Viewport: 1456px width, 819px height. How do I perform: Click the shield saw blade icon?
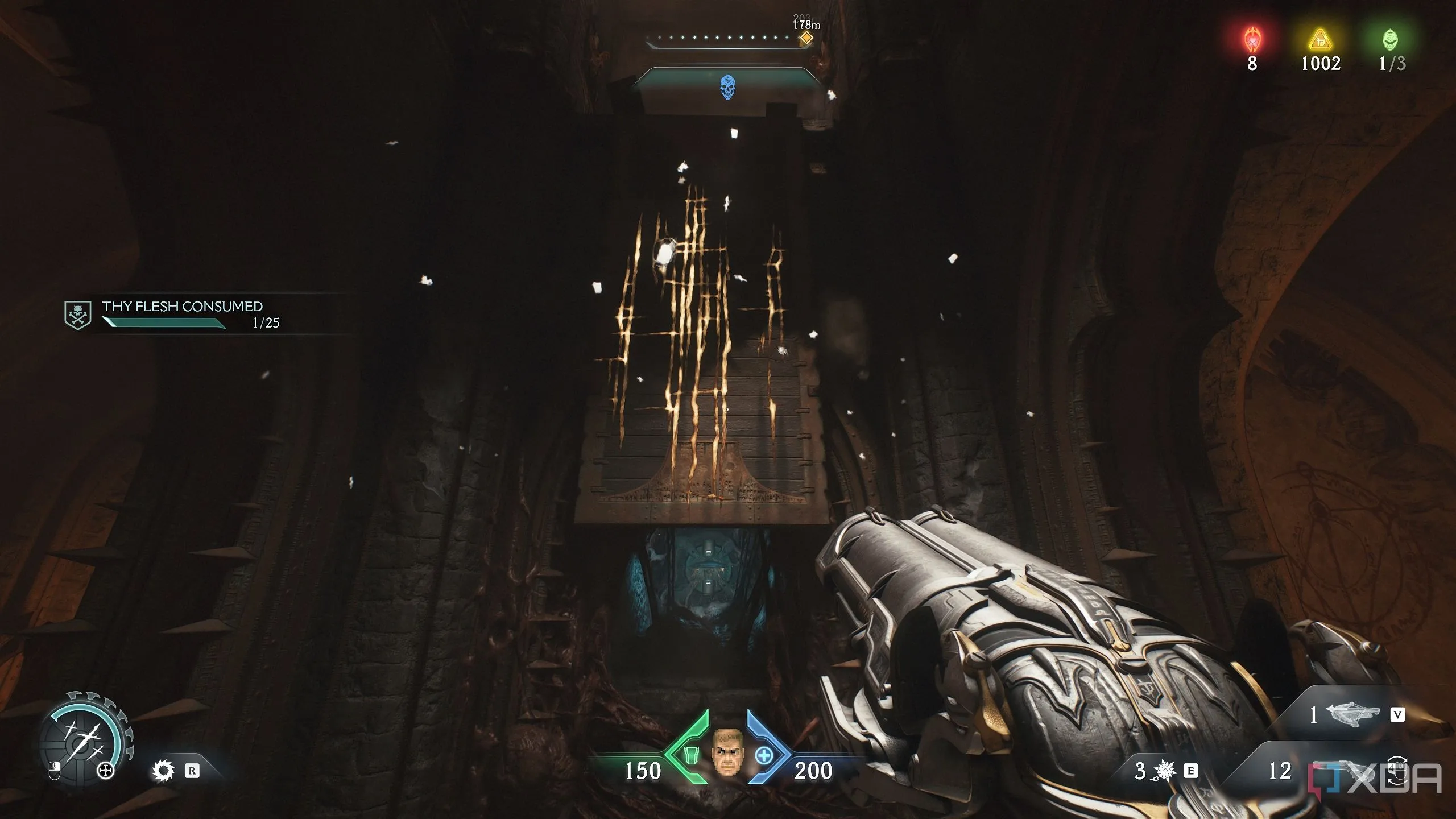pos(163,771)
